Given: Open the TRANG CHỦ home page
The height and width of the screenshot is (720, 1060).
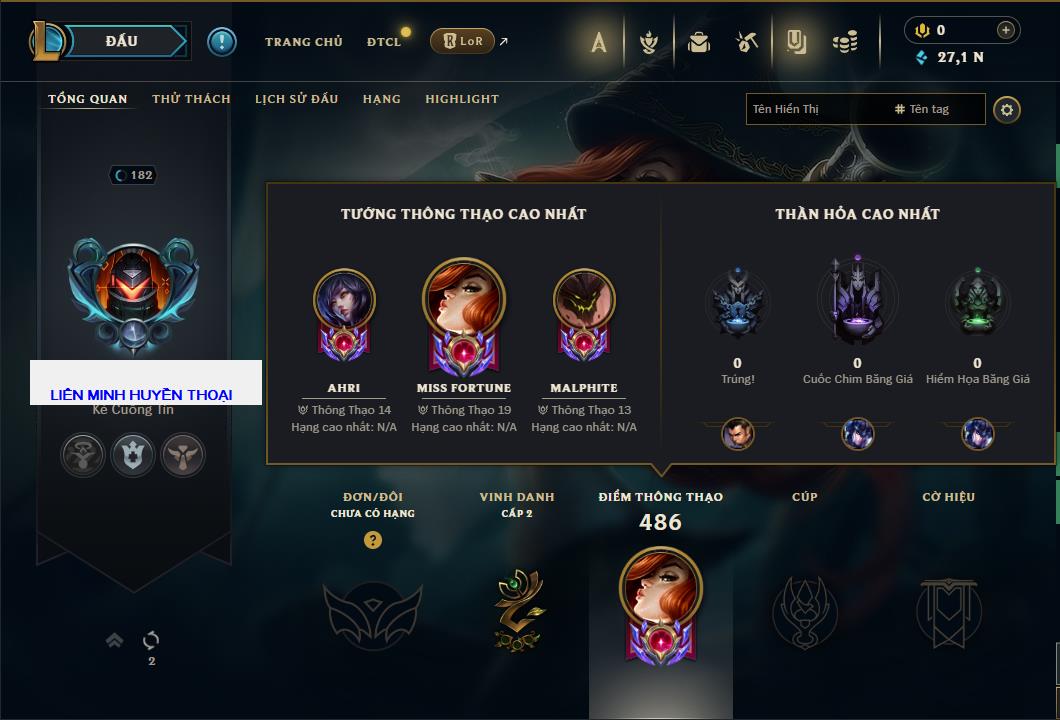Looking at the screenshot, I should pos(303,42).
